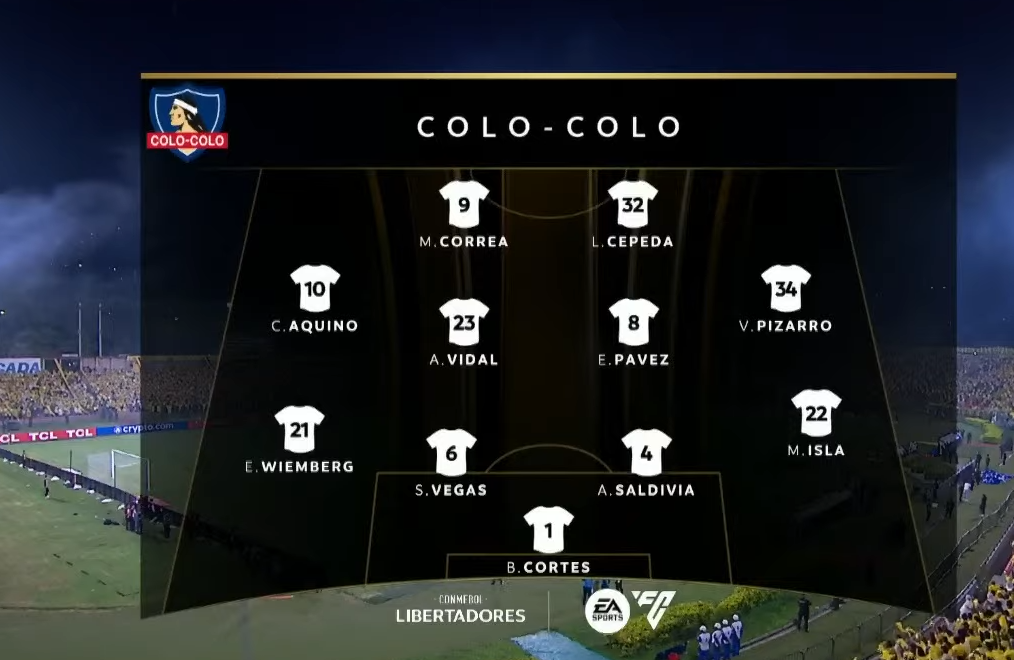1014x660 pixels.
Task: Select goalkeeper B. Cortes's number 1 shirt
Action: [549, 530]
